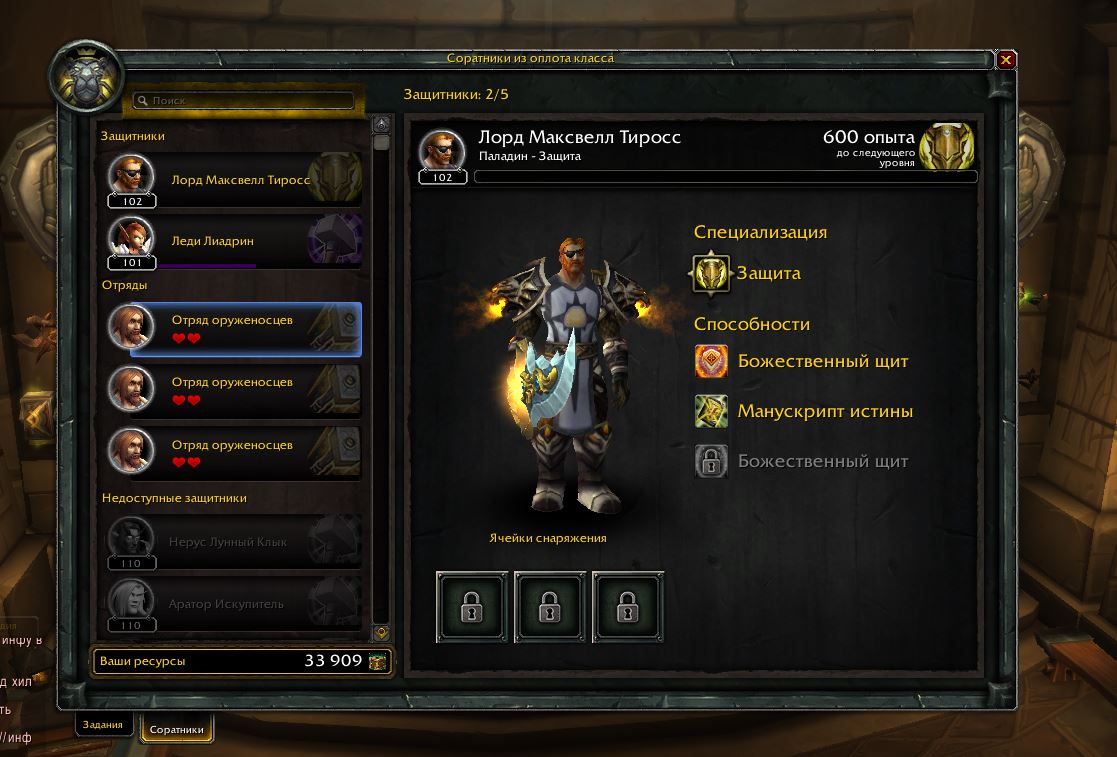Open the Соратники tab
The width and height of the screenshot is (1117, 757).
(177, 729)
